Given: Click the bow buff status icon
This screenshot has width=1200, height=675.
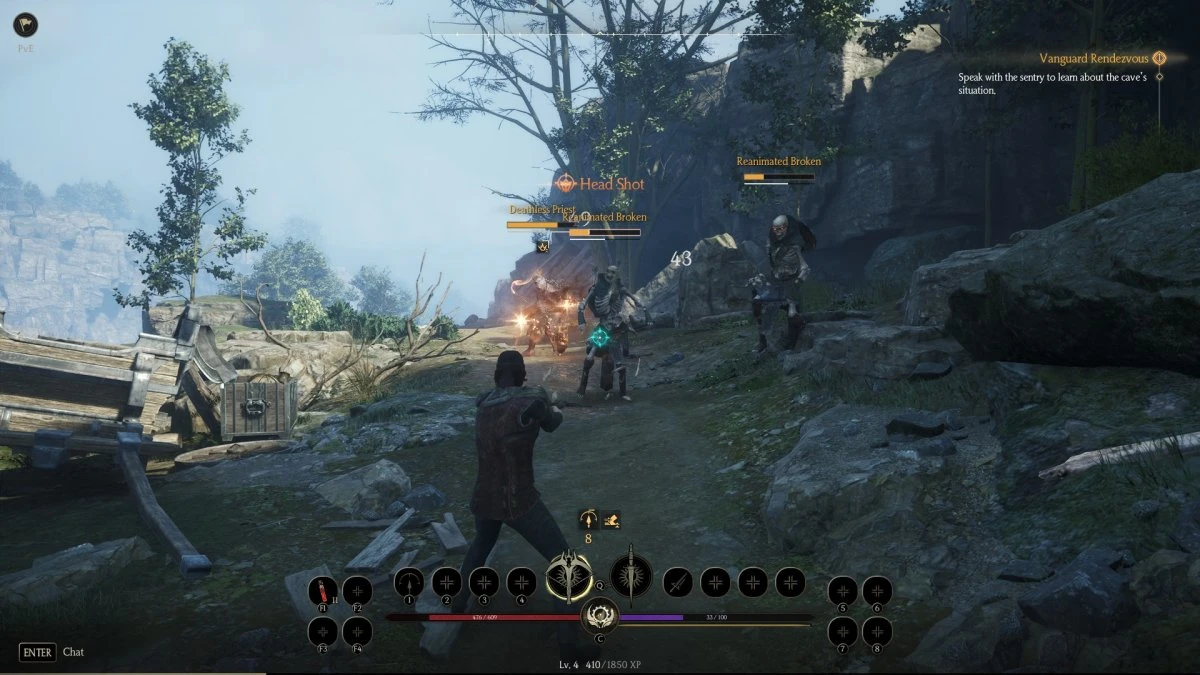Looking at the screenshot, I should point(589,519).
